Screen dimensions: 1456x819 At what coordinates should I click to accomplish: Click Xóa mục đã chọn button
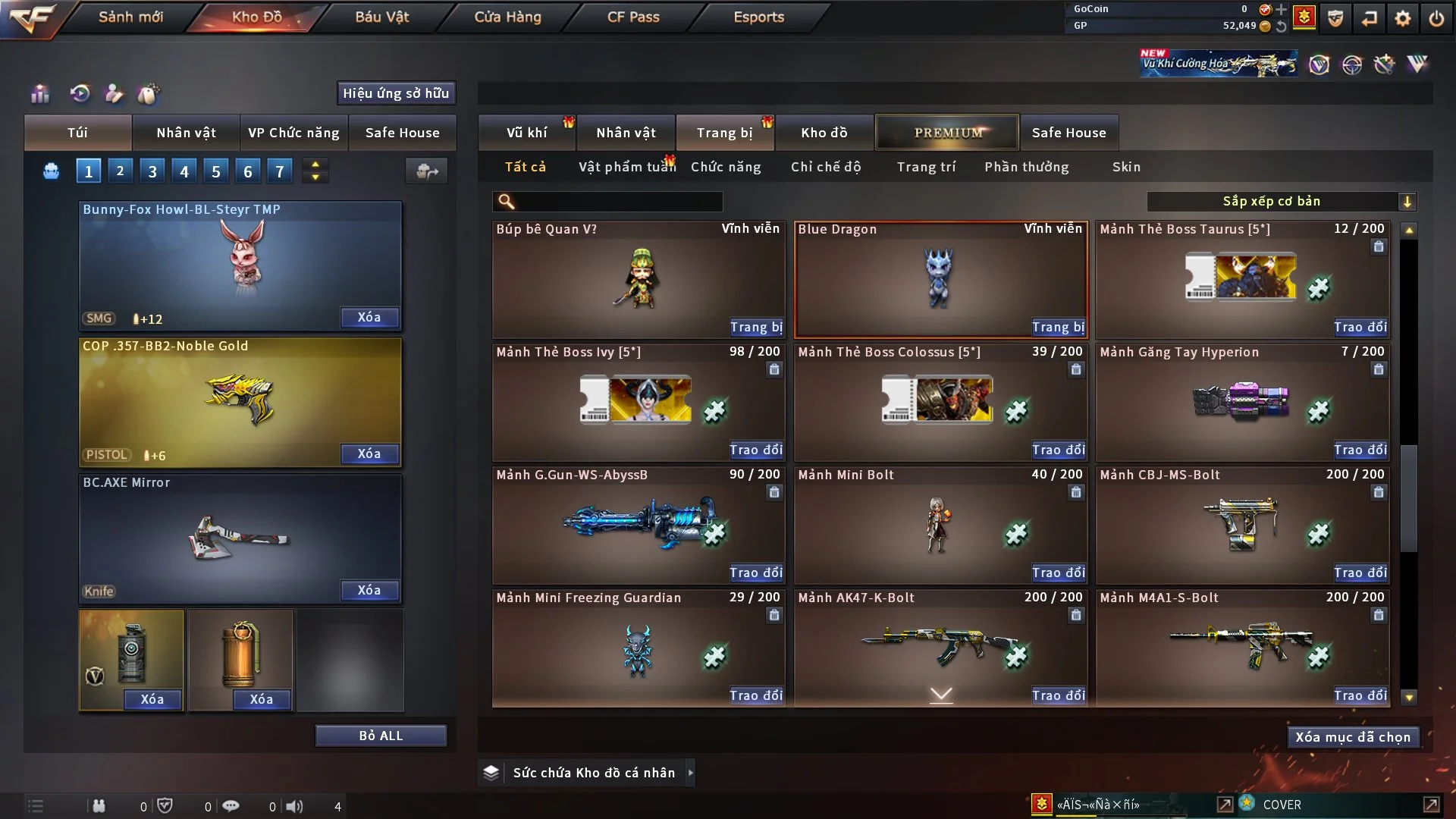[x=1353, y=737]
